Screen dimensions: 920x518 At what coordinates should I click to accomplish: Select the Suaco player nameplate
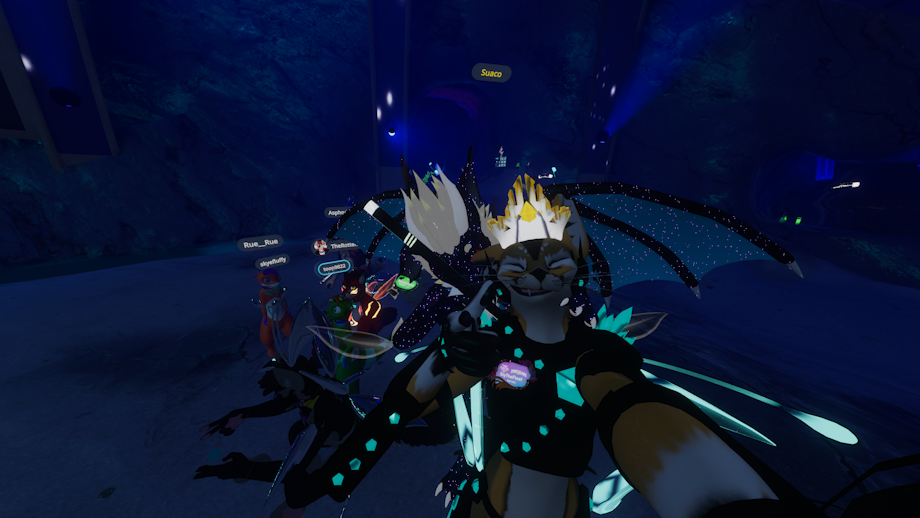491,73
